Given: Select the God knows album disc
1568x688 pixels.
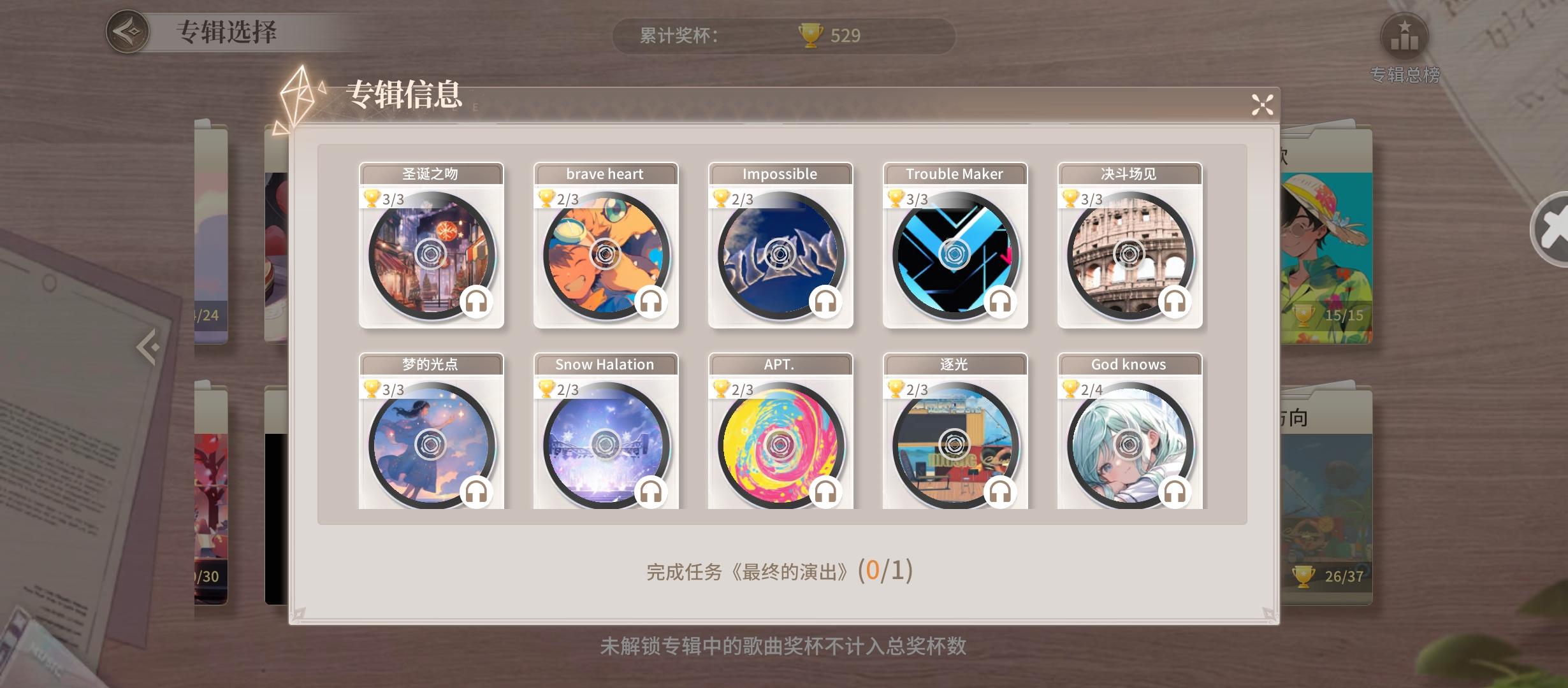Looking at the screenshot, I should (1128, 445).
